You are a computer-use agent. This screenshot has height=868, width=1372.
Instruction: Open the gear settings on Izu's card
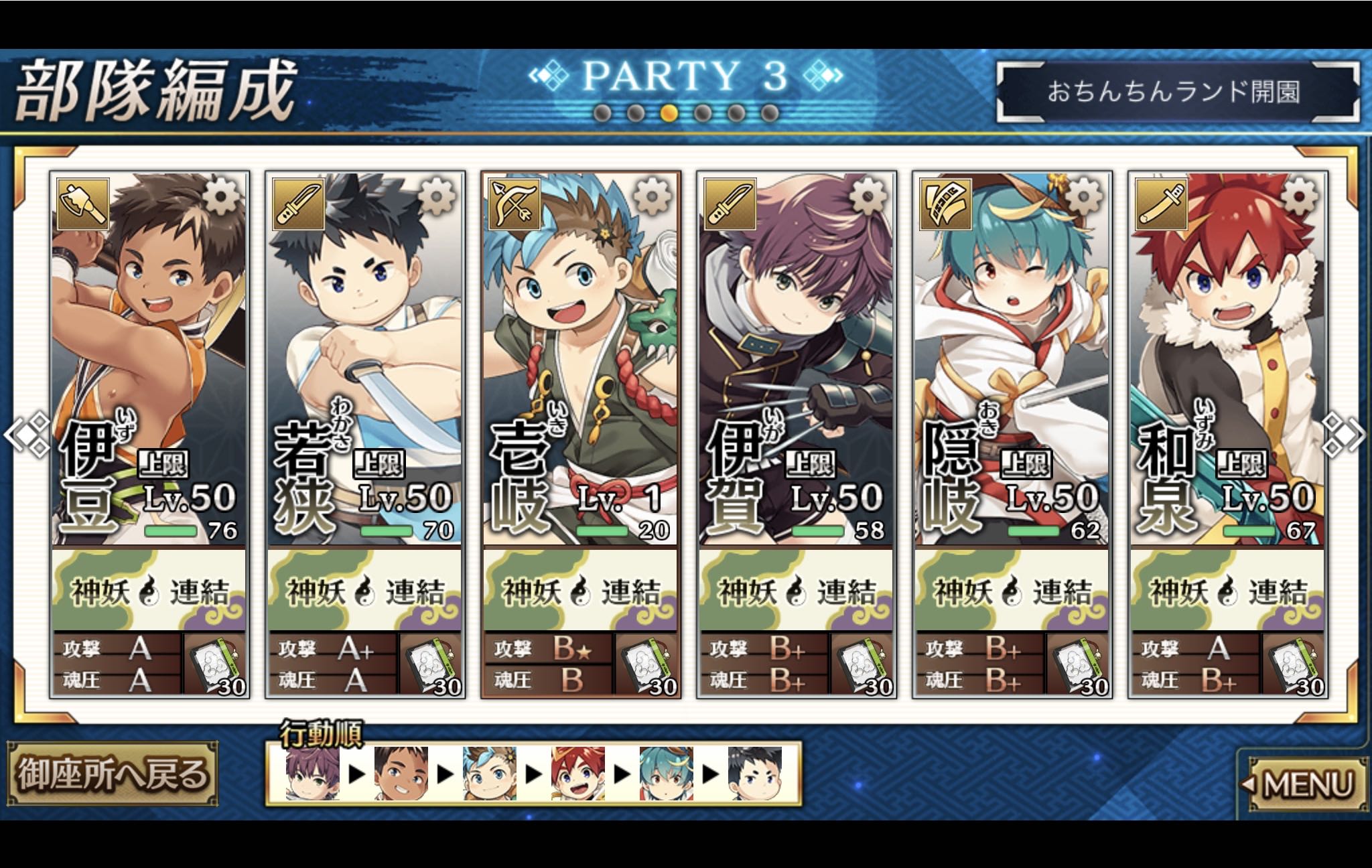(221, 197)
